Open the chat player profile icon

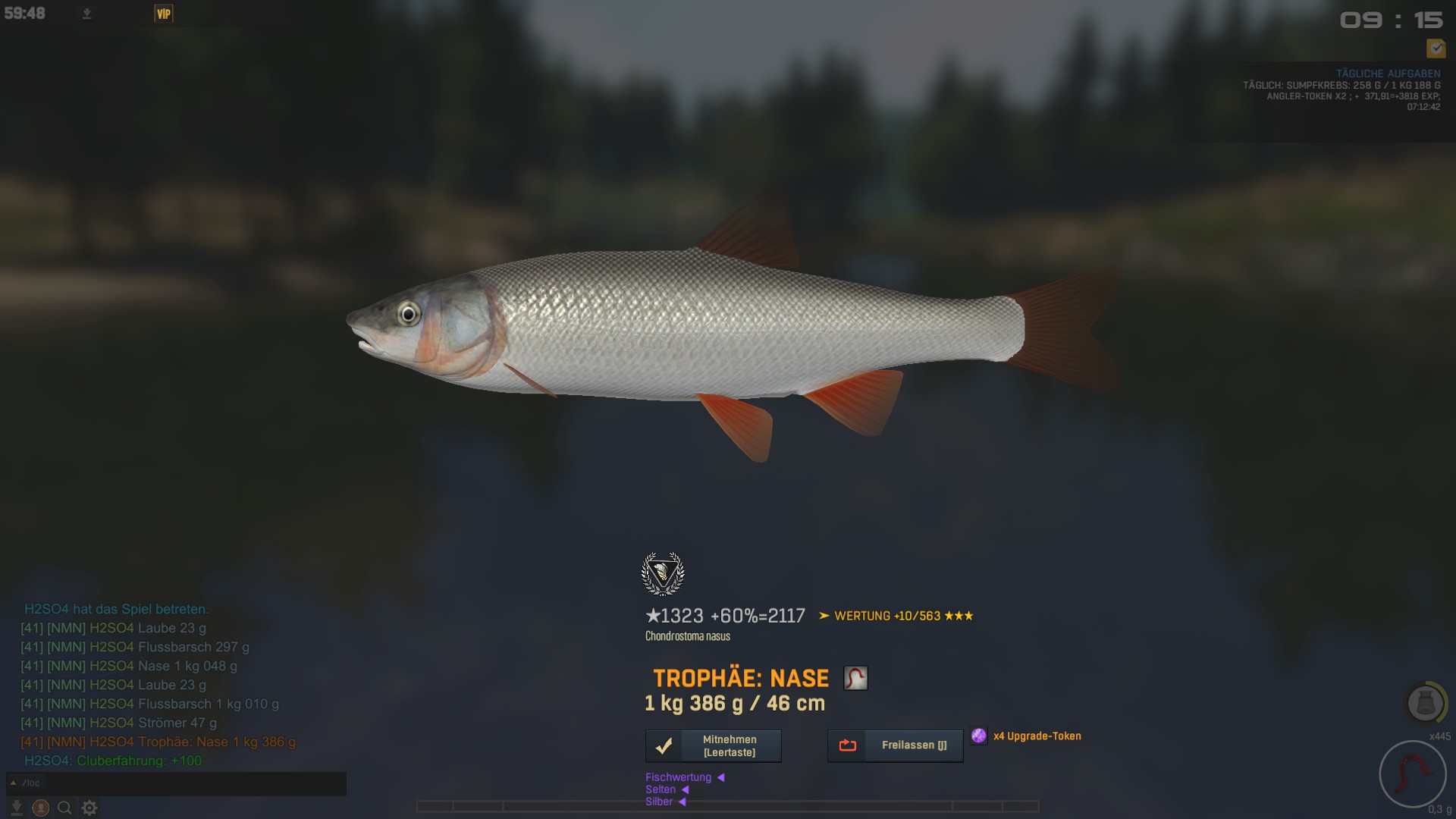[41, 808]
